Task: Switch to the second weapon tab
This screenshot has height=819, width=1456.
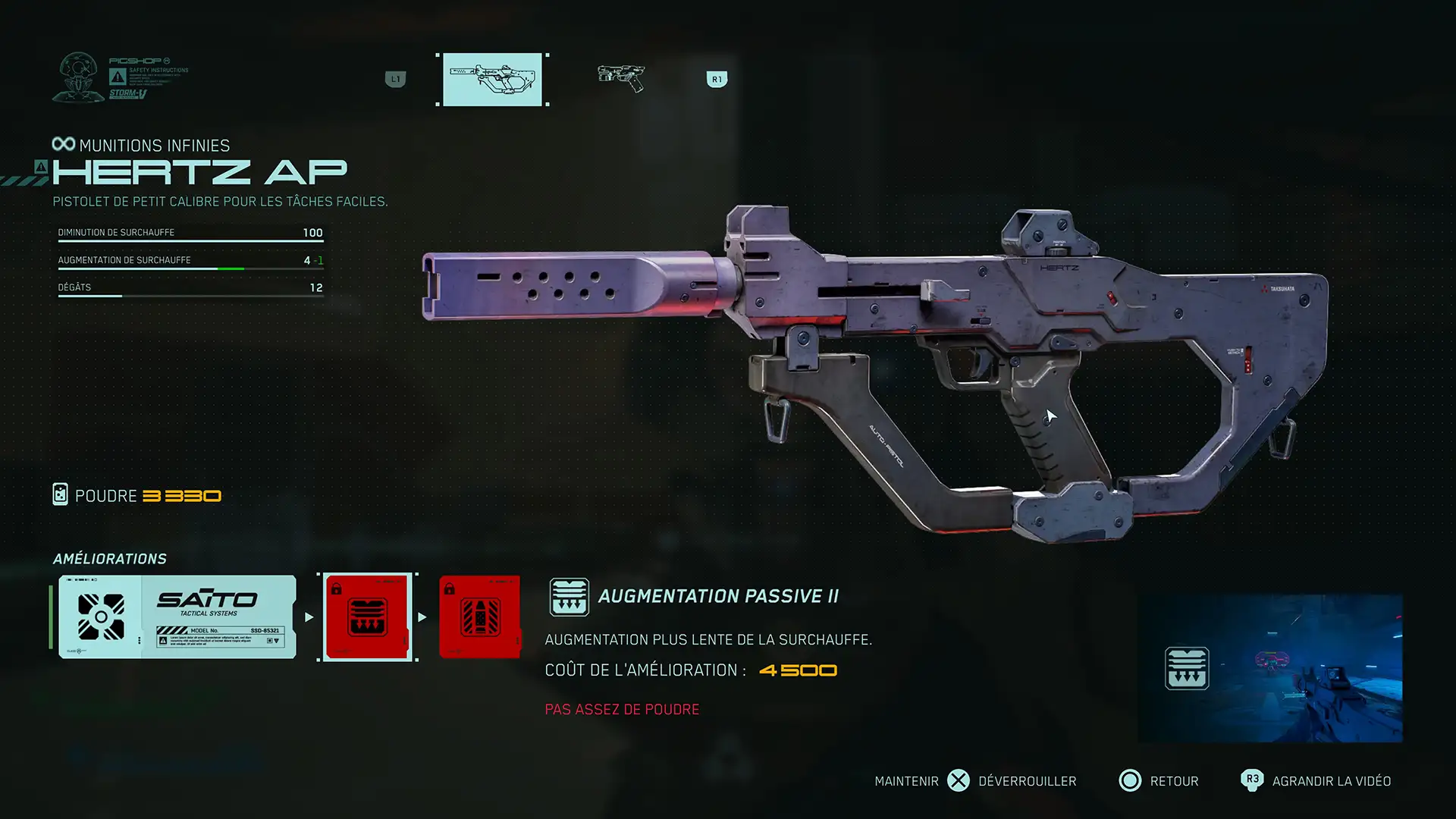Action: click(620, 77)
